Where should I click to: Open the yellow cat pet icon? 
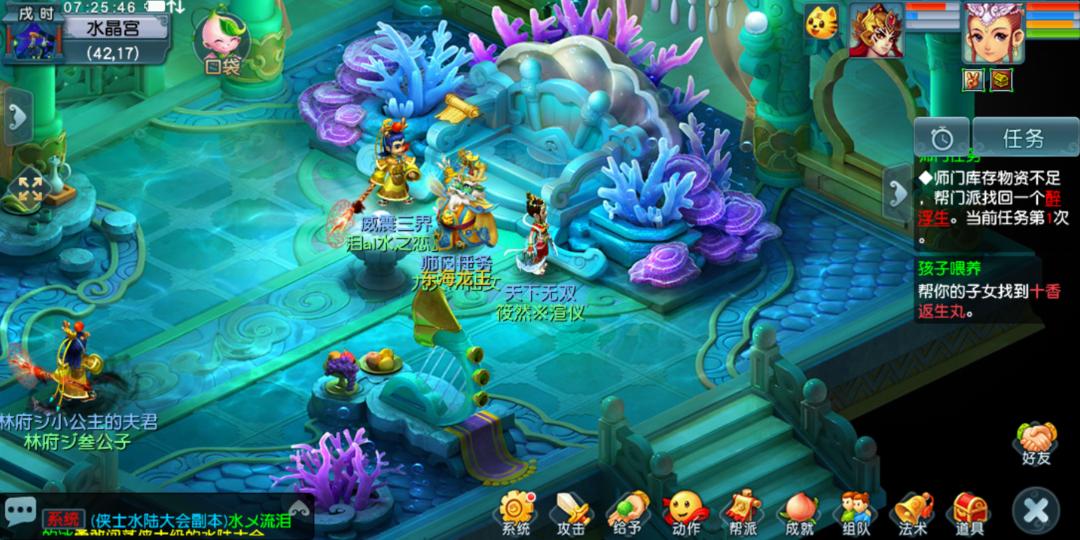[x=823, y=20]
